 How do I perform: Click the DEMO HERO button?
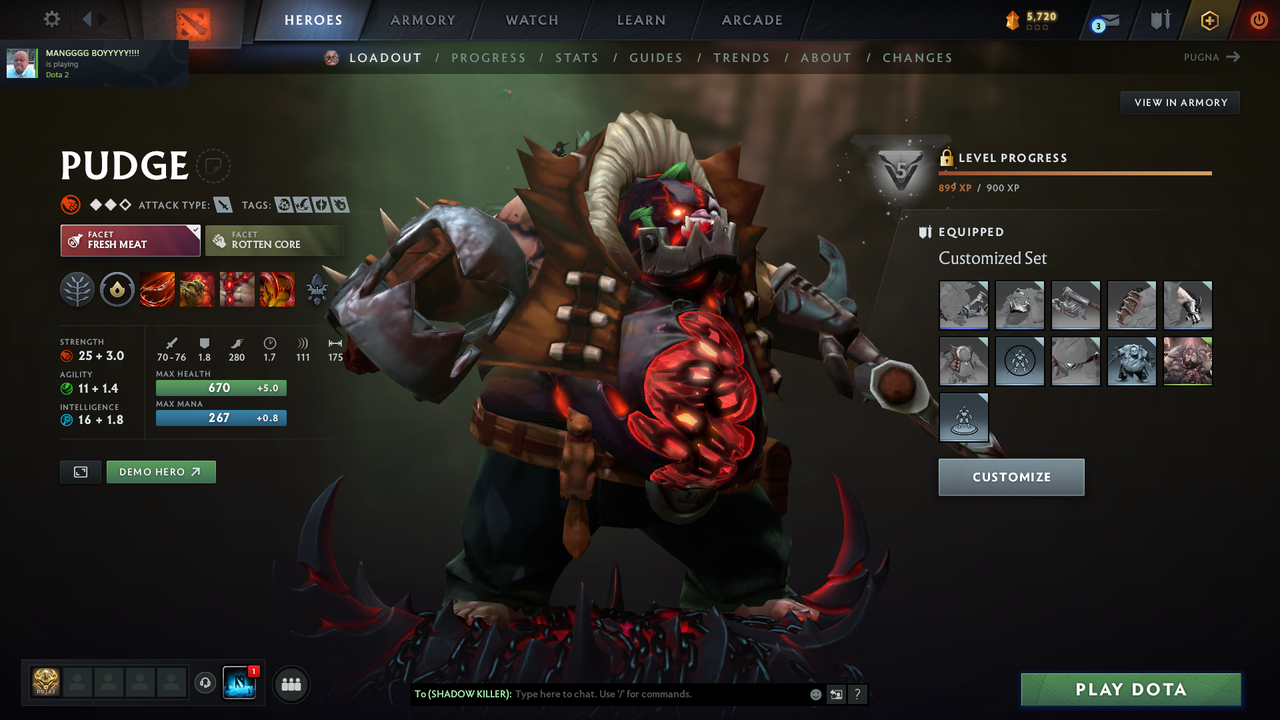161,471
